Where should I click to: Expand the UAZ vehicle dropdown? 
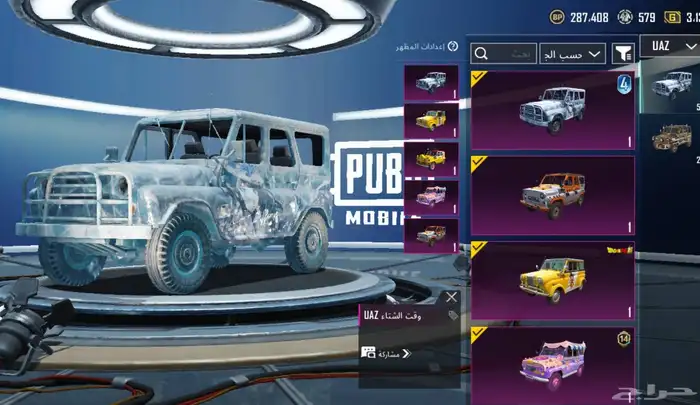point(668,48)
